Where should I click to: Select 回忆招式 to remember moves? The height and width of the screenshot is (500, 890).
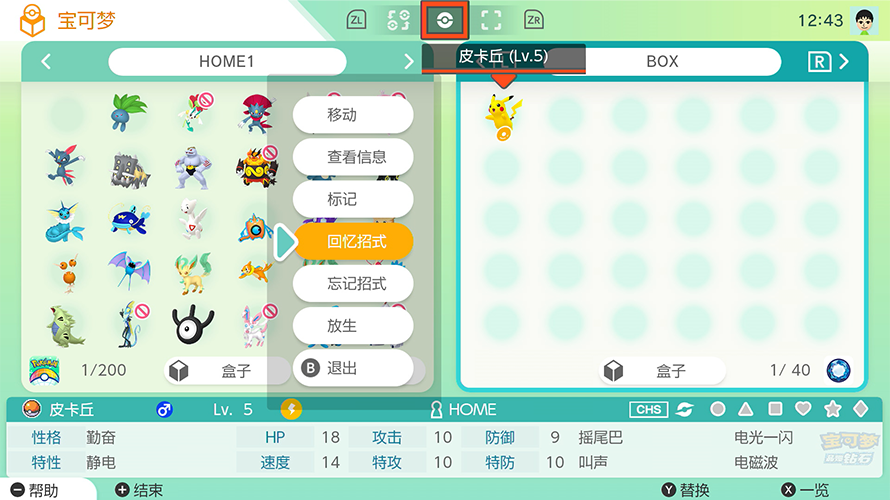(353, 241)
